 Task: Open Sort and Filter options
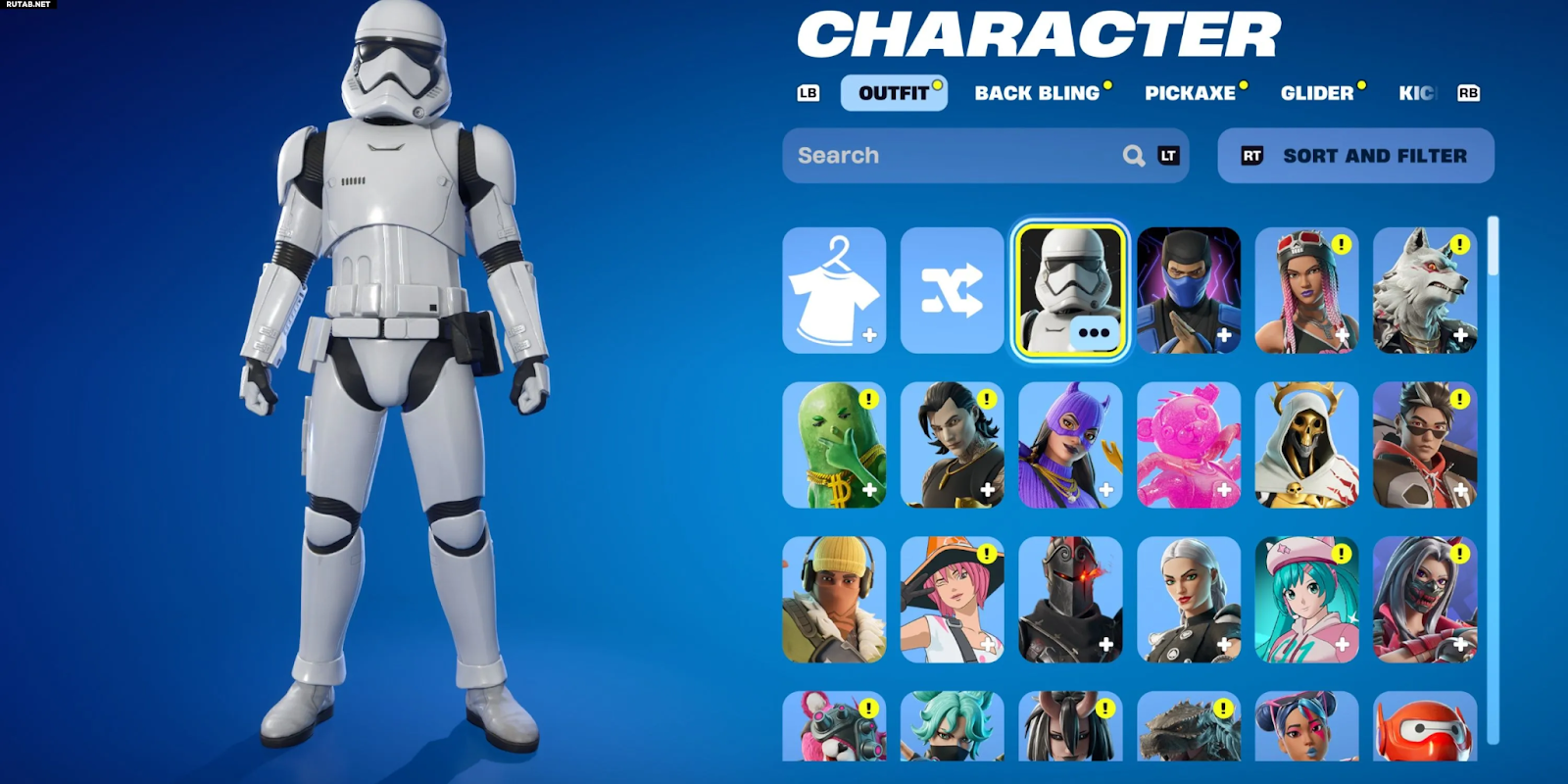coord(1355,156)
